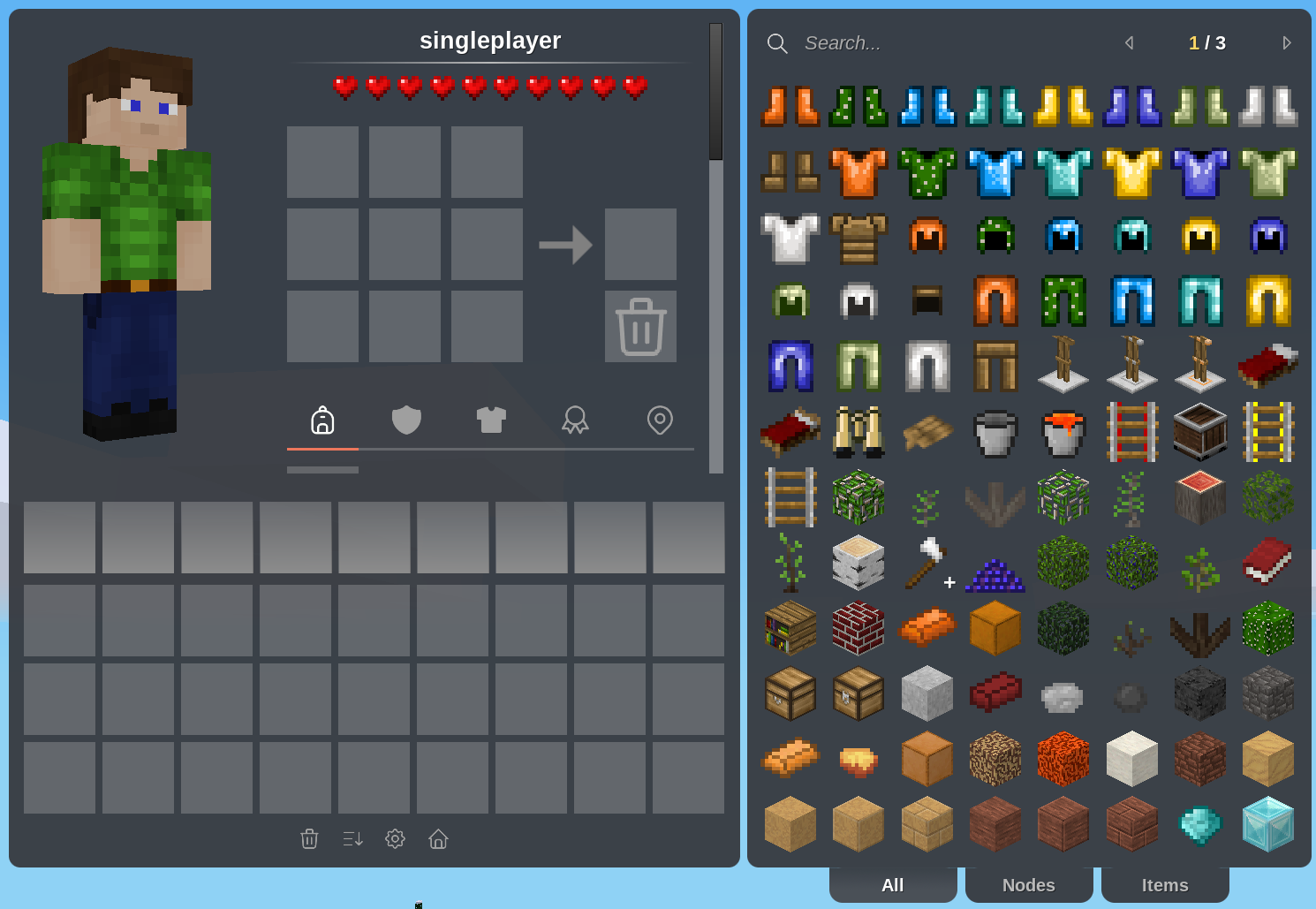Image resolution: width=1316 pixels, height=909 pixels.
Task: Switch to the Nodes tab
Action: (1028, 884)
